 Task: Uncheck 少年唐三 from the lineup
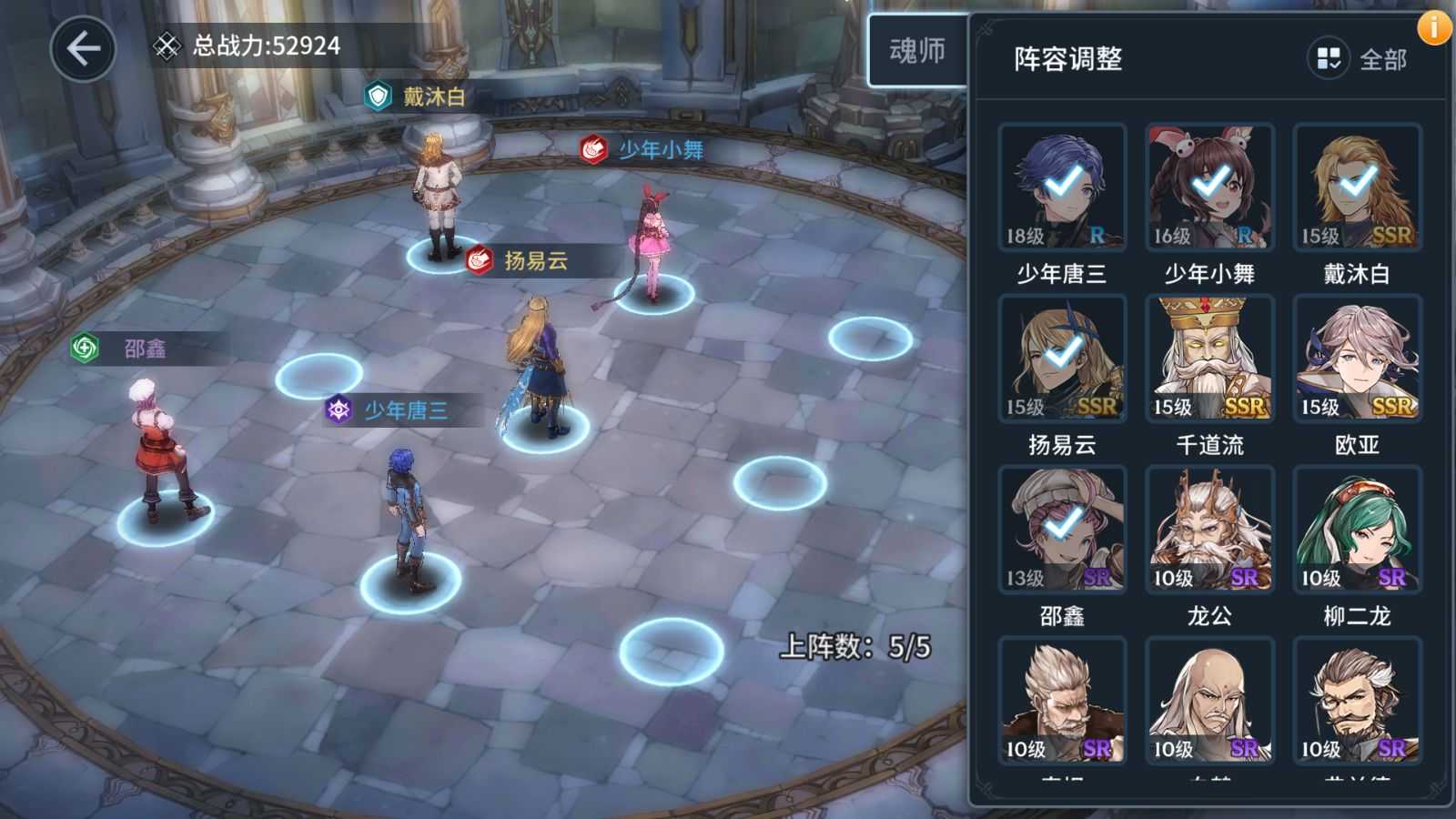1061,186
